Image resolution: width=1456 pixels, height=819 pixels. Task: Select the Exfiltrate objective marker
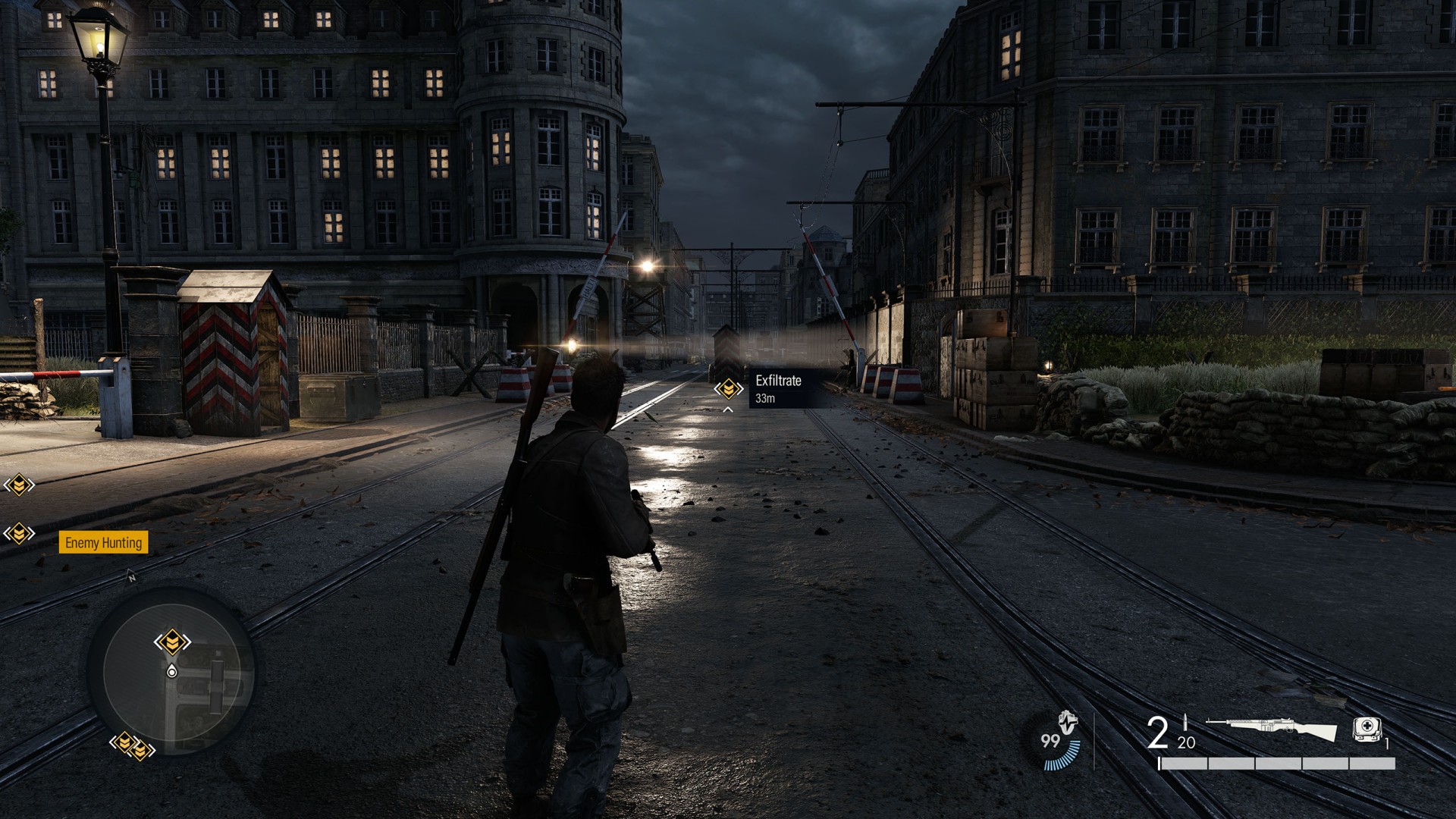pyautogui.click(x=728, y=389)
